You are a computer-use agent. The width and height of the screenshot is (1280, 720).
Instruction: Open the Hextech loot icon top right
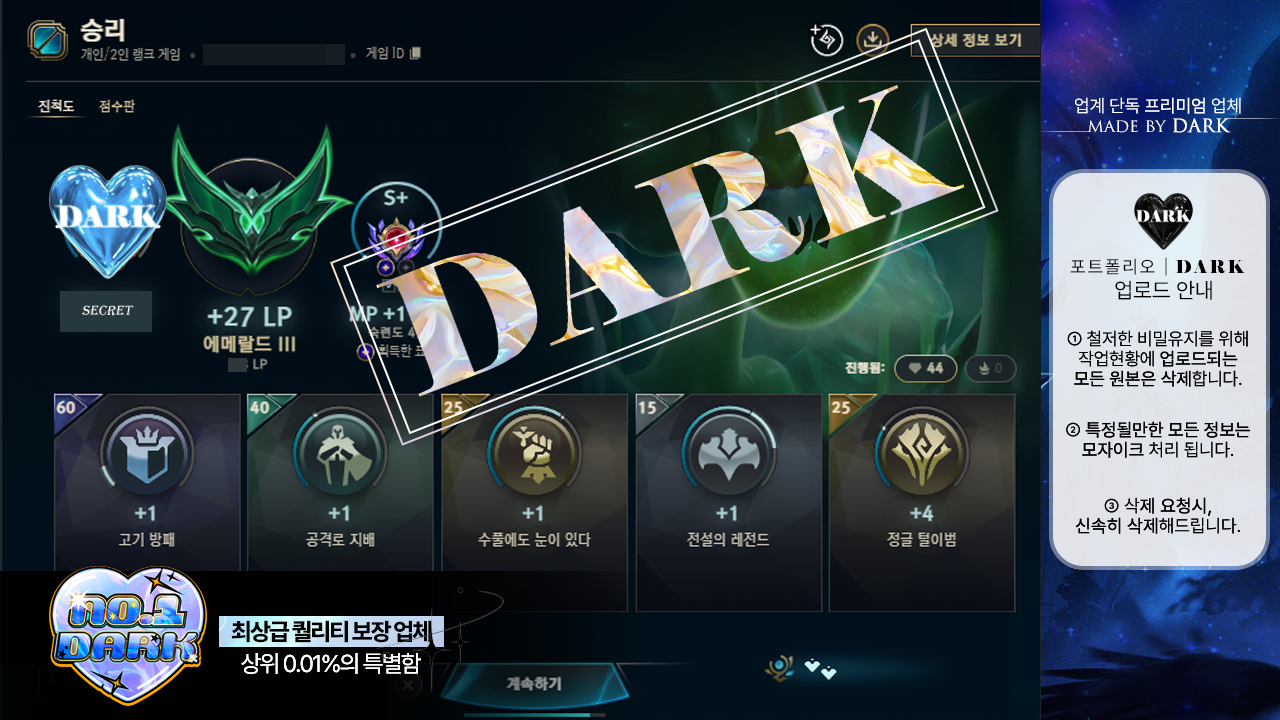[x=827, y=42]
